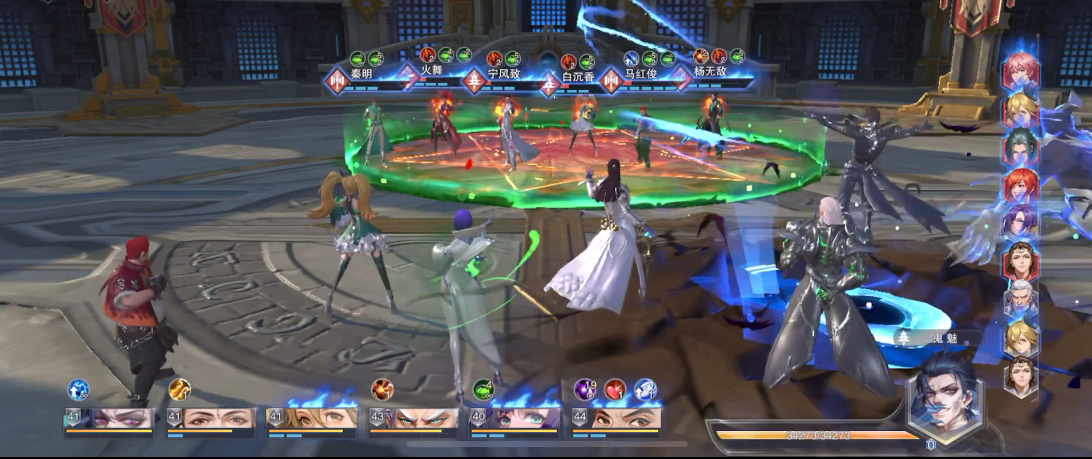The image size is (1092, 459).
Task: Select the teal-haired portrait in turn order
Action: [x=1021, y=146]
